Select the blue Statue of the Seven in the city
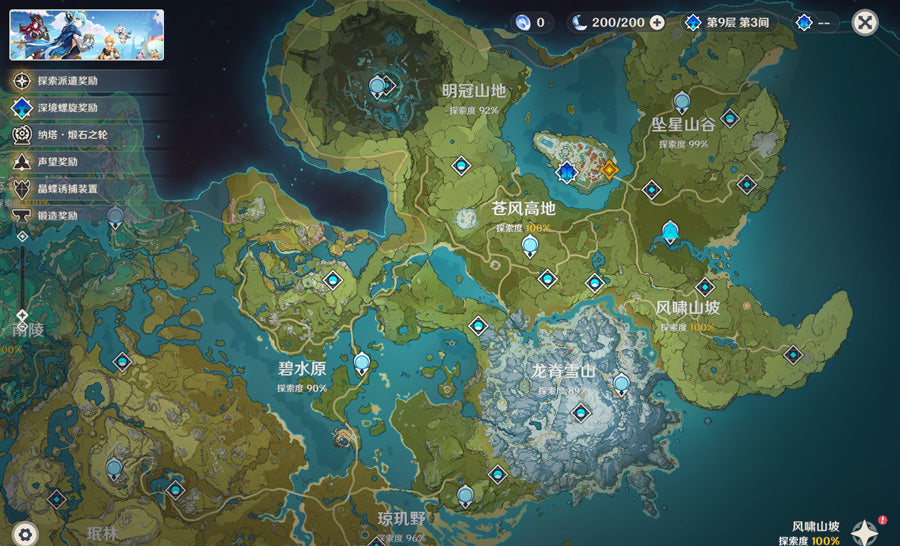This screenshot has height=546, width=900. 568,173
